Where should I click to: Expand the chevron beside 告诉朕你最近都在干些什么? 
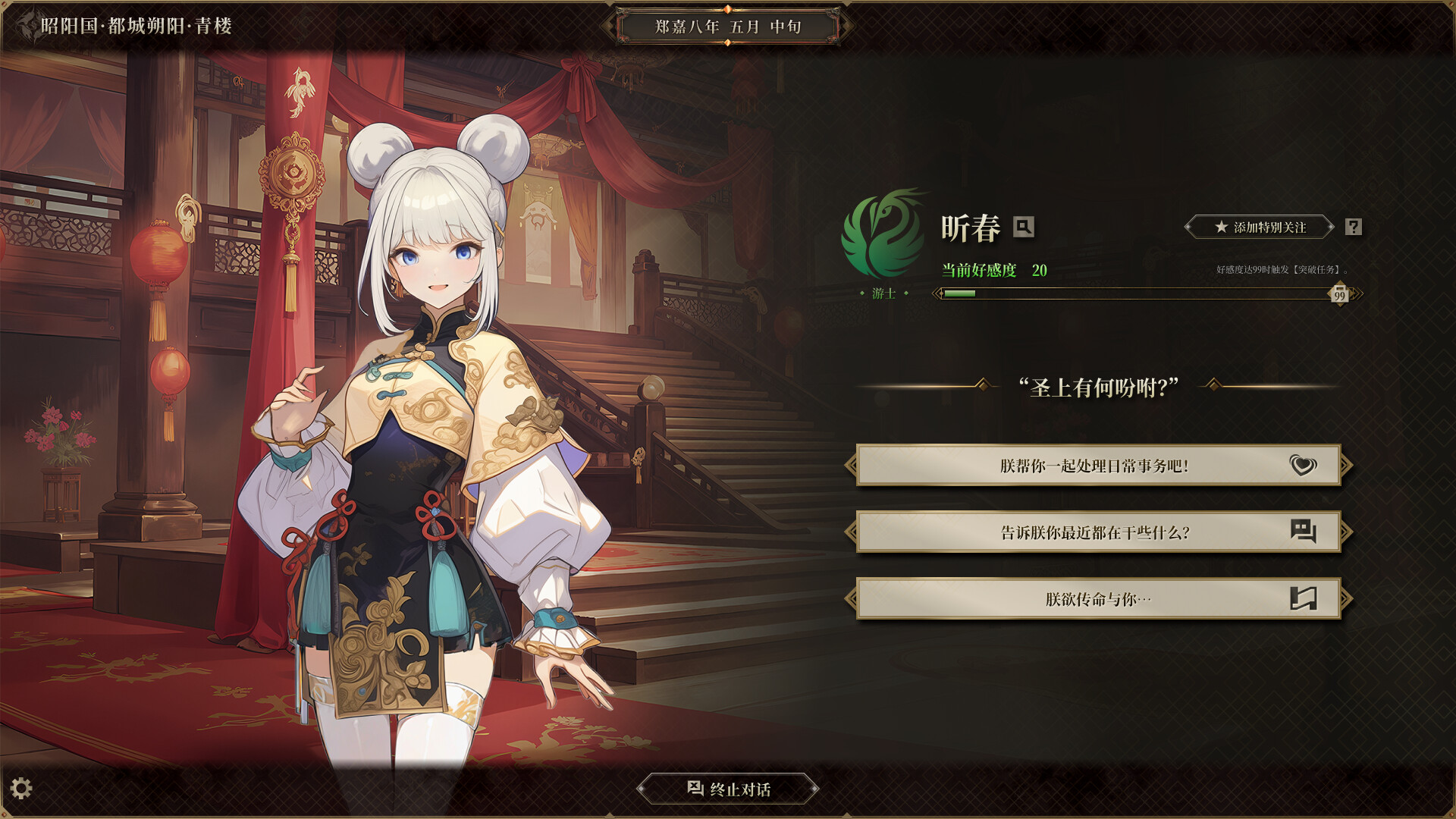pos(1348,531)
